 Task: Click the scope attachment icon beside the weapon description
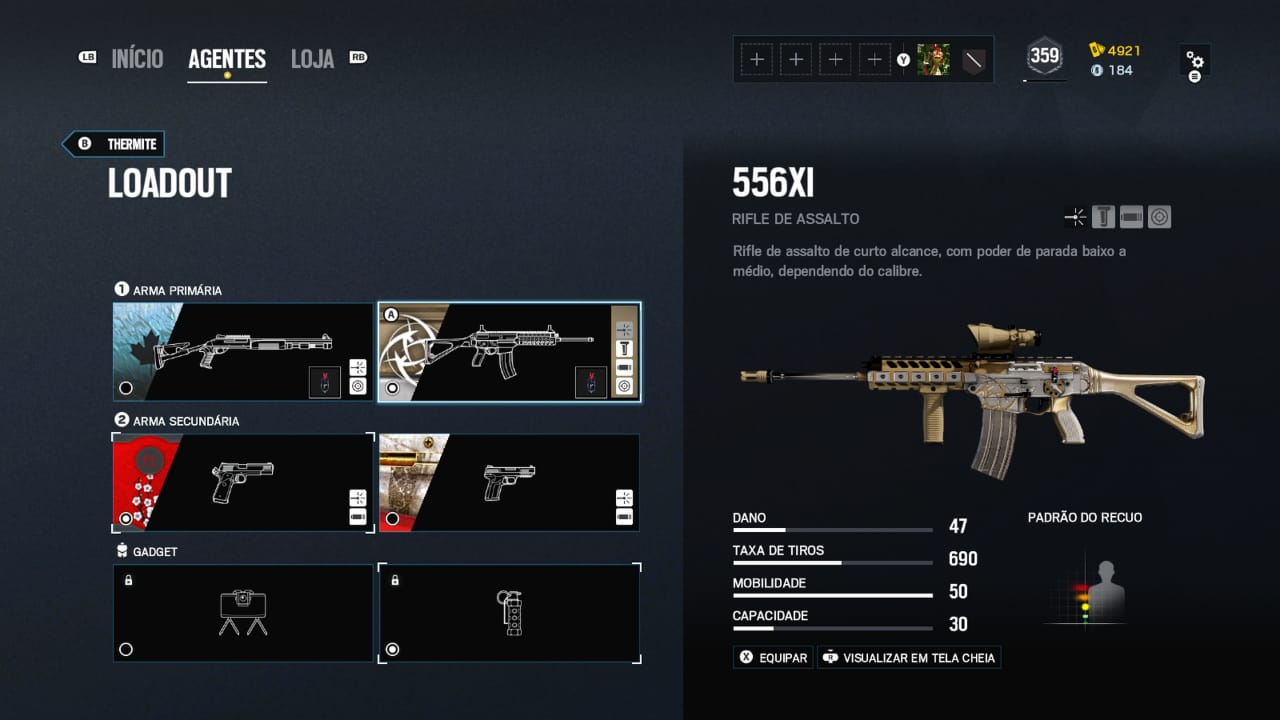coord(1159,216)
